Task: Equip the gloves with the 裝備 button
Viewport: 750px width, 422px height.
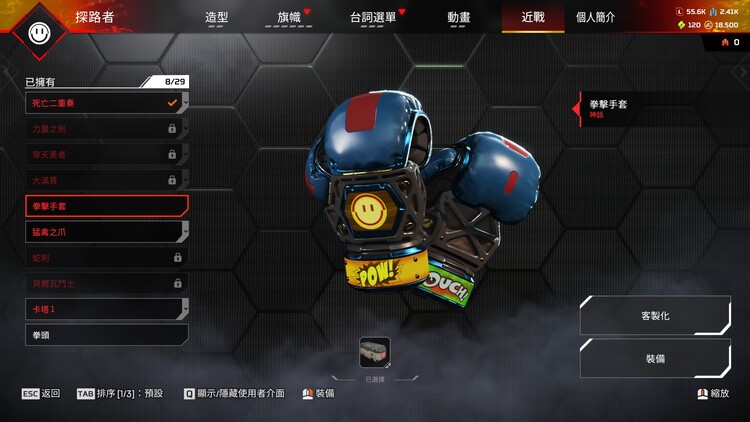Action: pos(655,358)
